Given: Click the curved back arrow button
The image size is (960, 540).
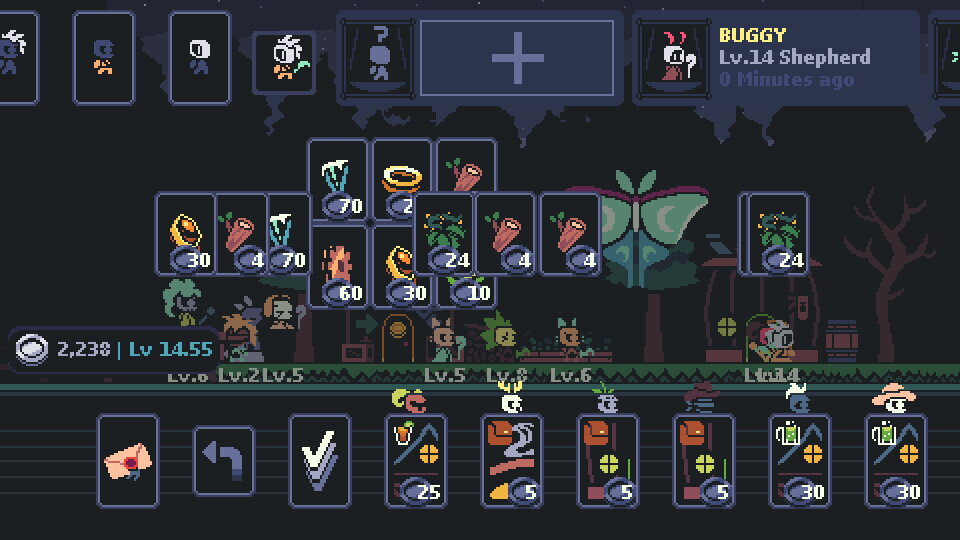Looking at the screenshot, I should coord(223,460).
